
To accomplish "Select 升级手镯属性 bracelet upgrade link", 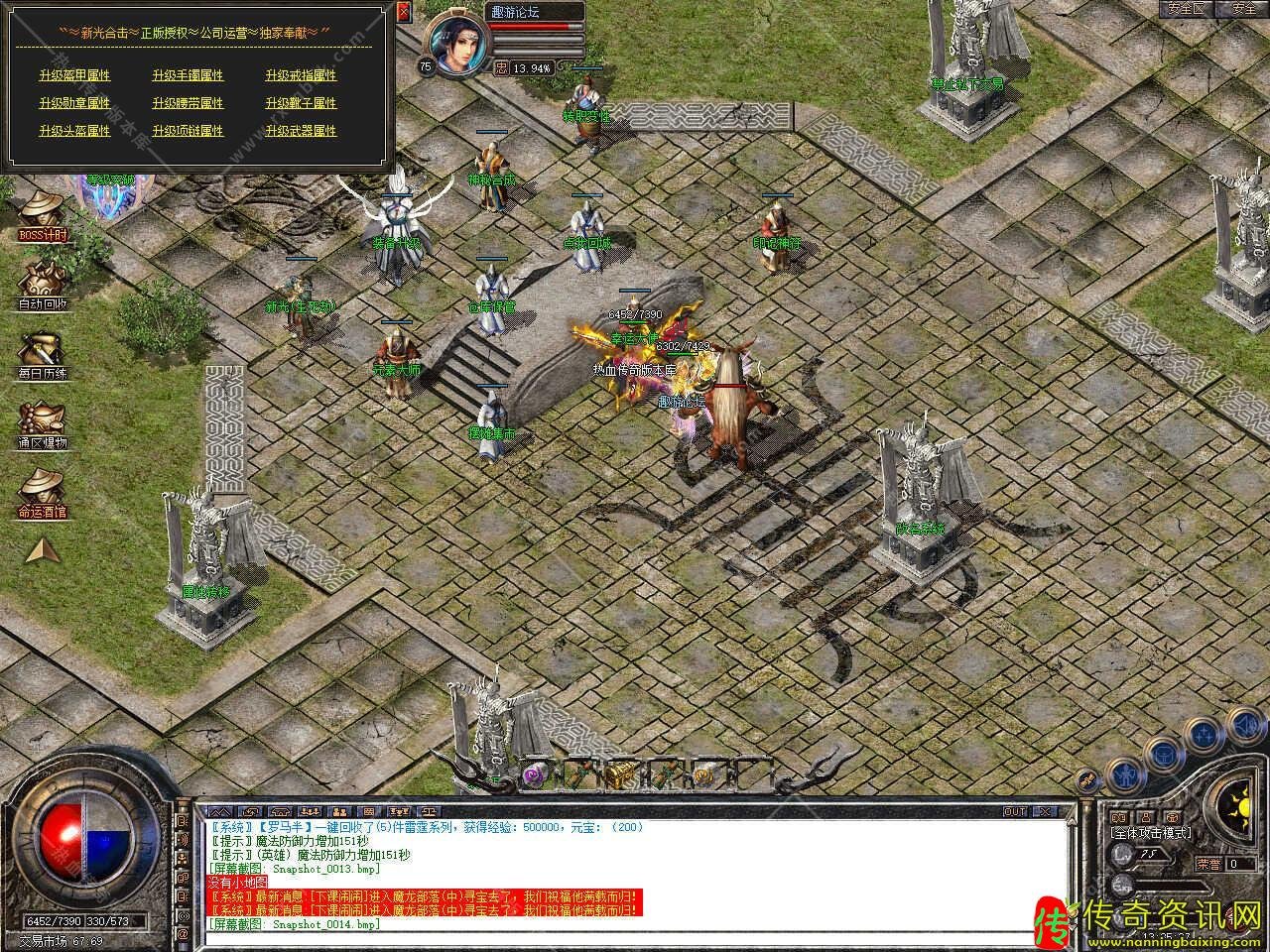I will (188, 75).
